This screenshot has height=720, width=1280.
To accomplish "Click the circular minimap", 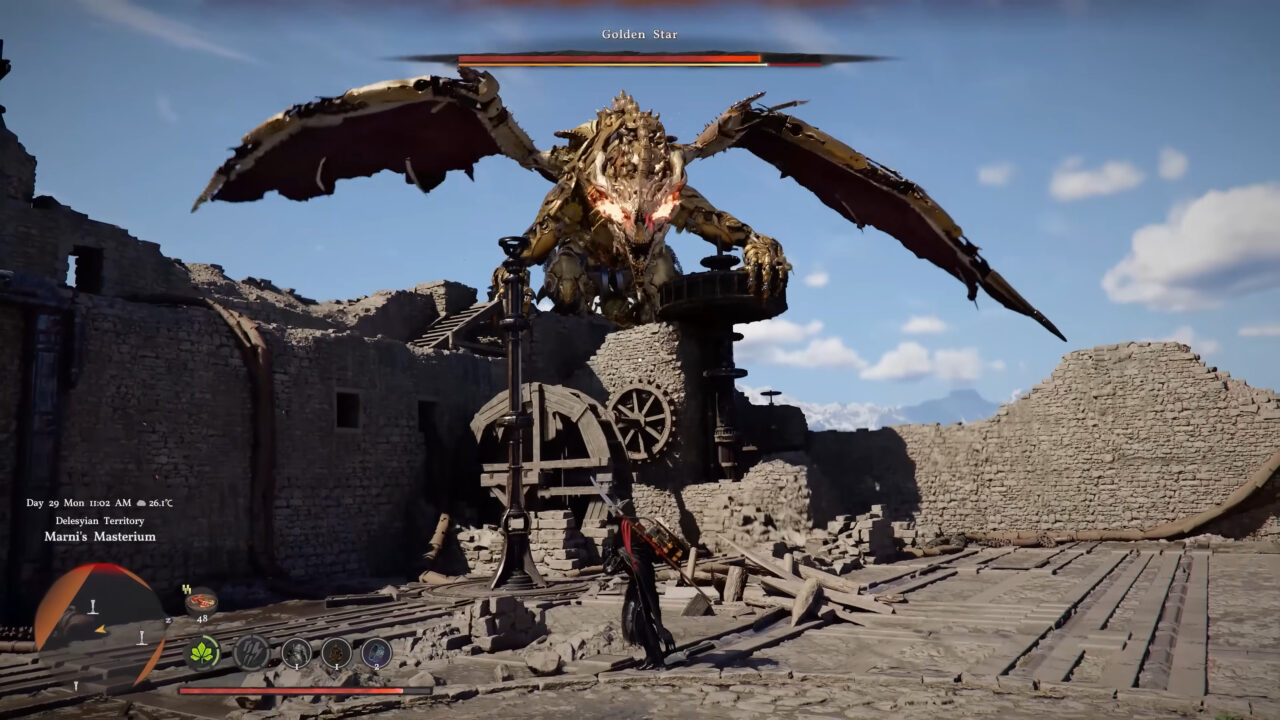I will [98, 622].
